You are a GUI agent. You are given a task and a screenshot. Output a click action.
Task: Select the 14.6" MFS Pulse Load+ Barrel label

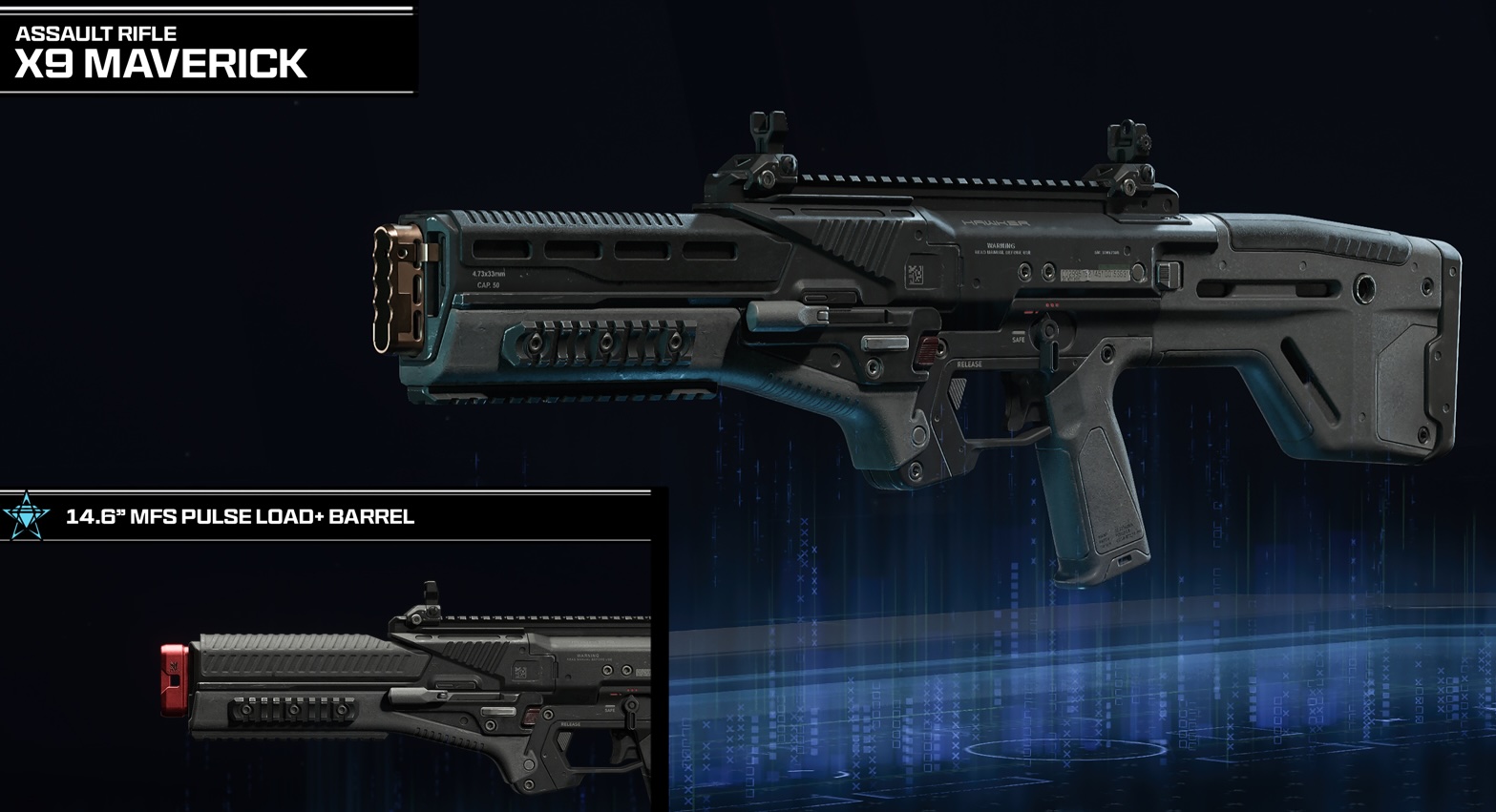point(240,517)
